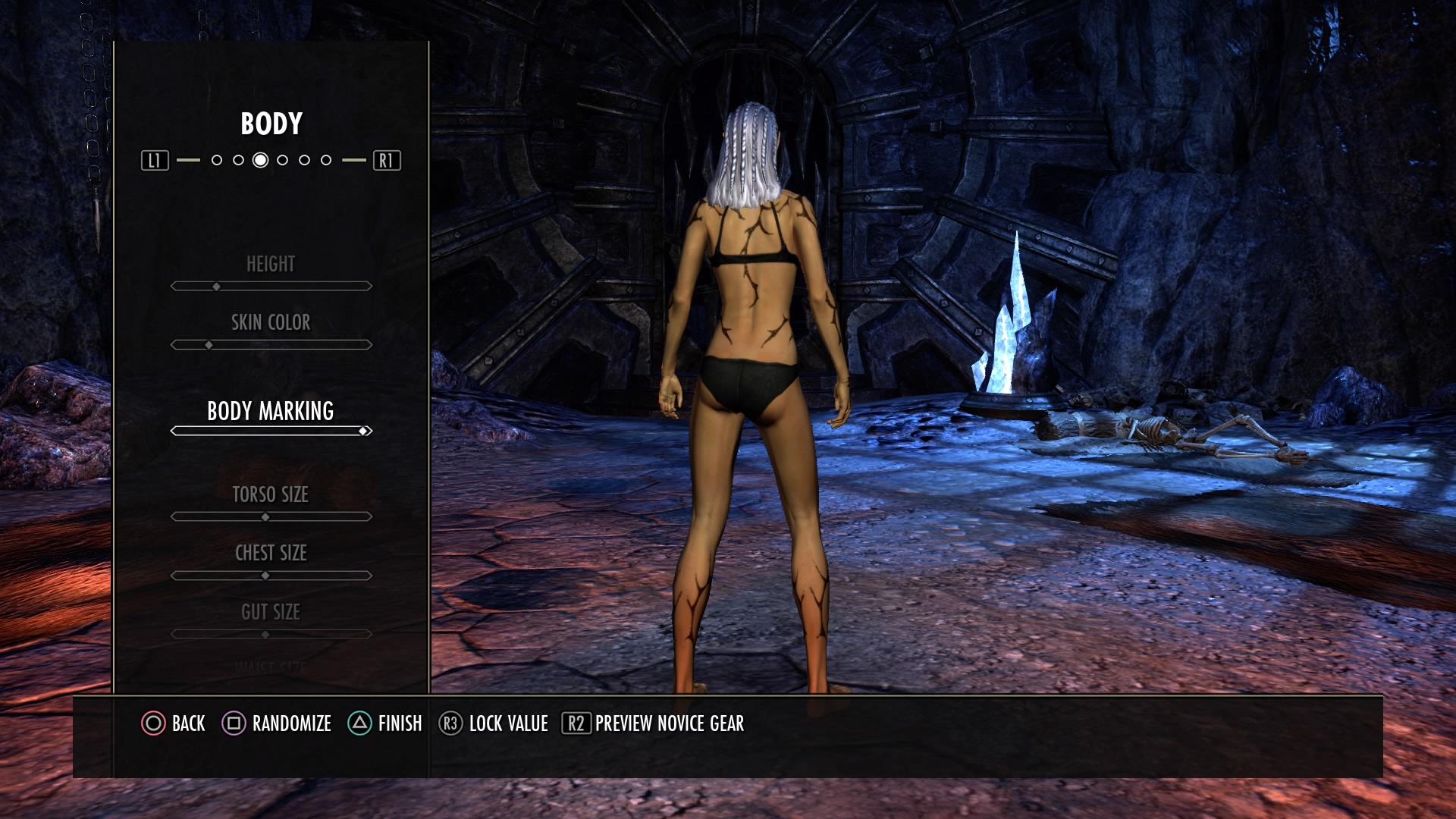Image resolution: width=1456 pixels, height=819 pixels.
Task: Click the Body Marking slider track
Action: pyautogui.click(x=271, y=431)
